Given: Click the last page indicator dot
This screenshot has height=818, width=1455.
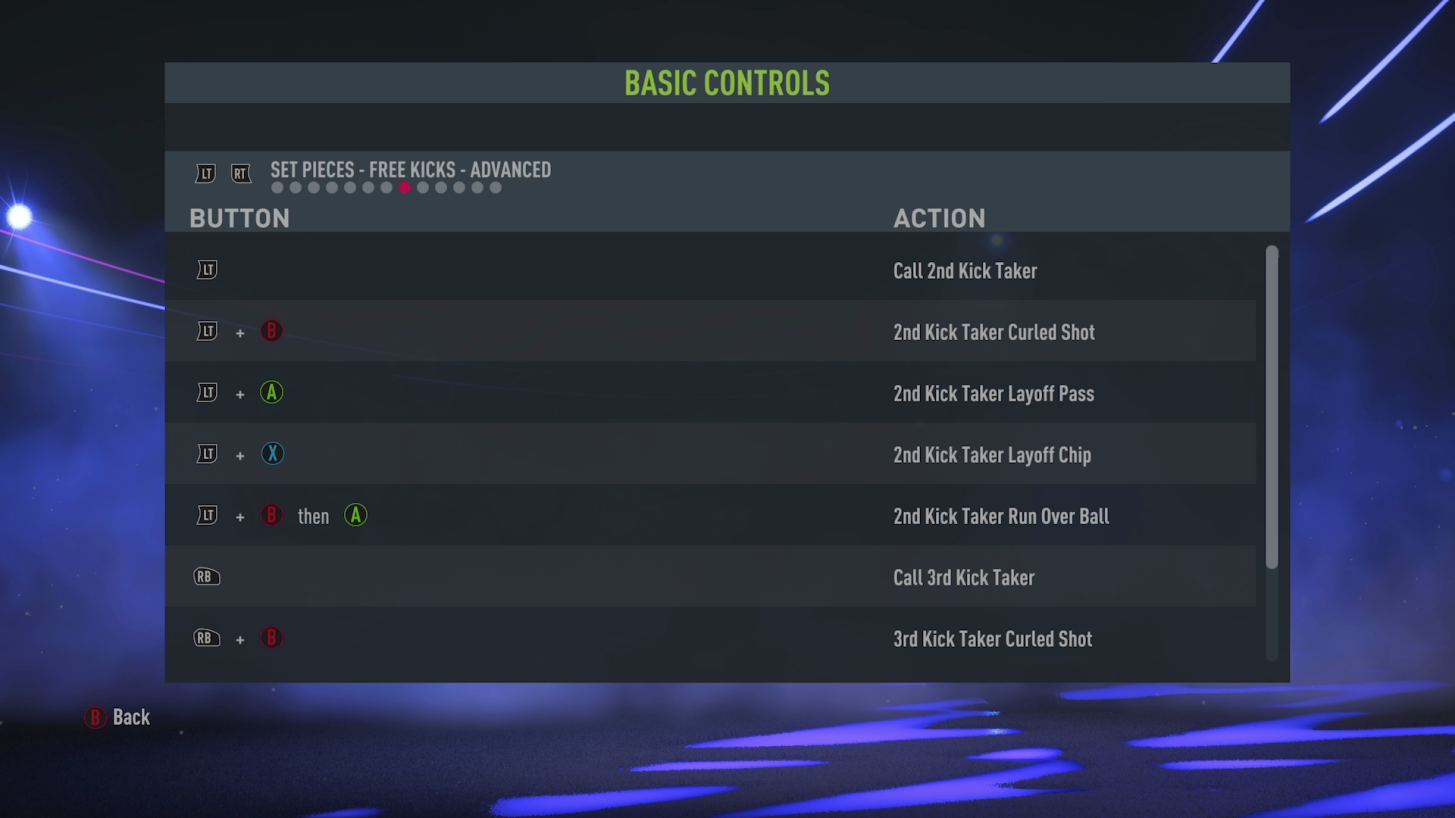Looking at the screenshot, I should pyautogui.click(x=495, y=187).
